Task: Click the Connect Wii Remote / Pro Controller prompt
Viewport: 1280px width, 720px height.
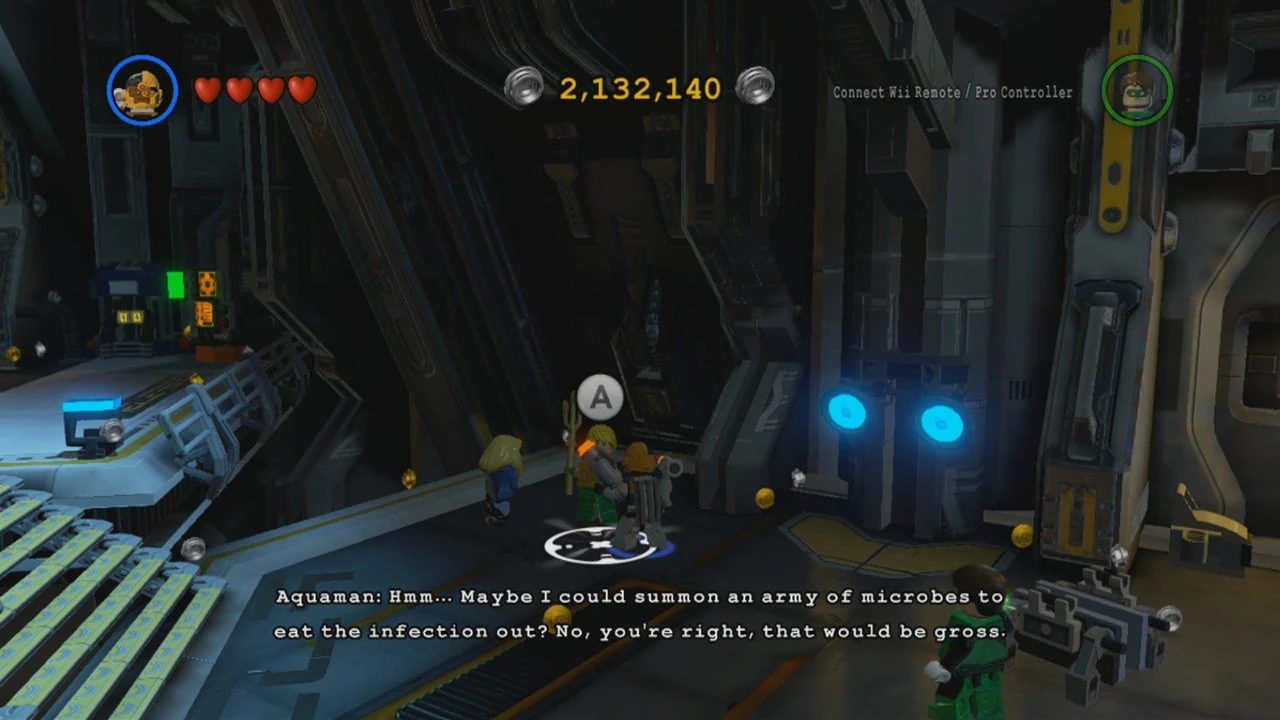Action: pos(951,92)
